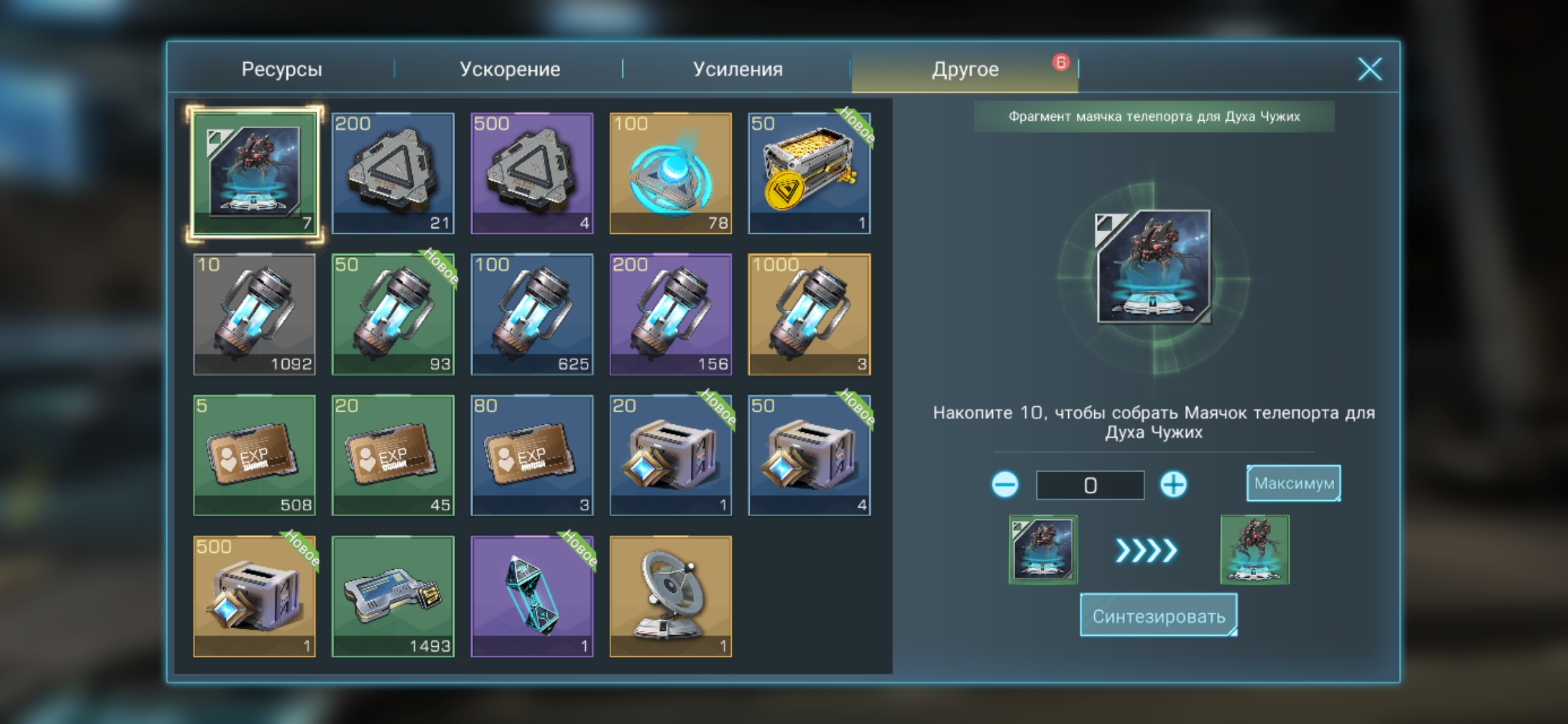Select the satellite dish item slot

tap(671, 596)
